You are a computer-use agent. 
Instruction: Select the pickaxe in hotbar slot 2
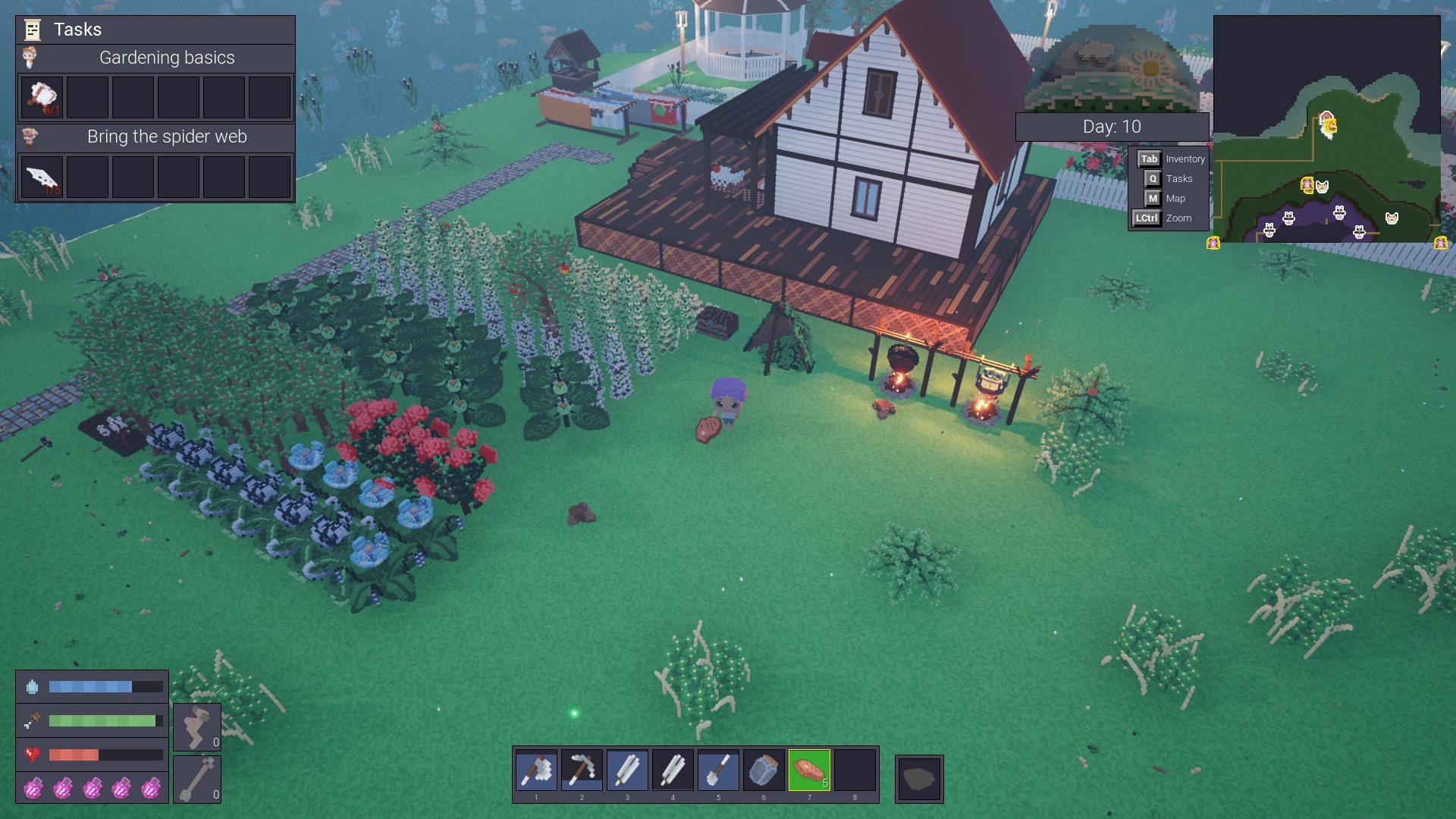point(582,770)
